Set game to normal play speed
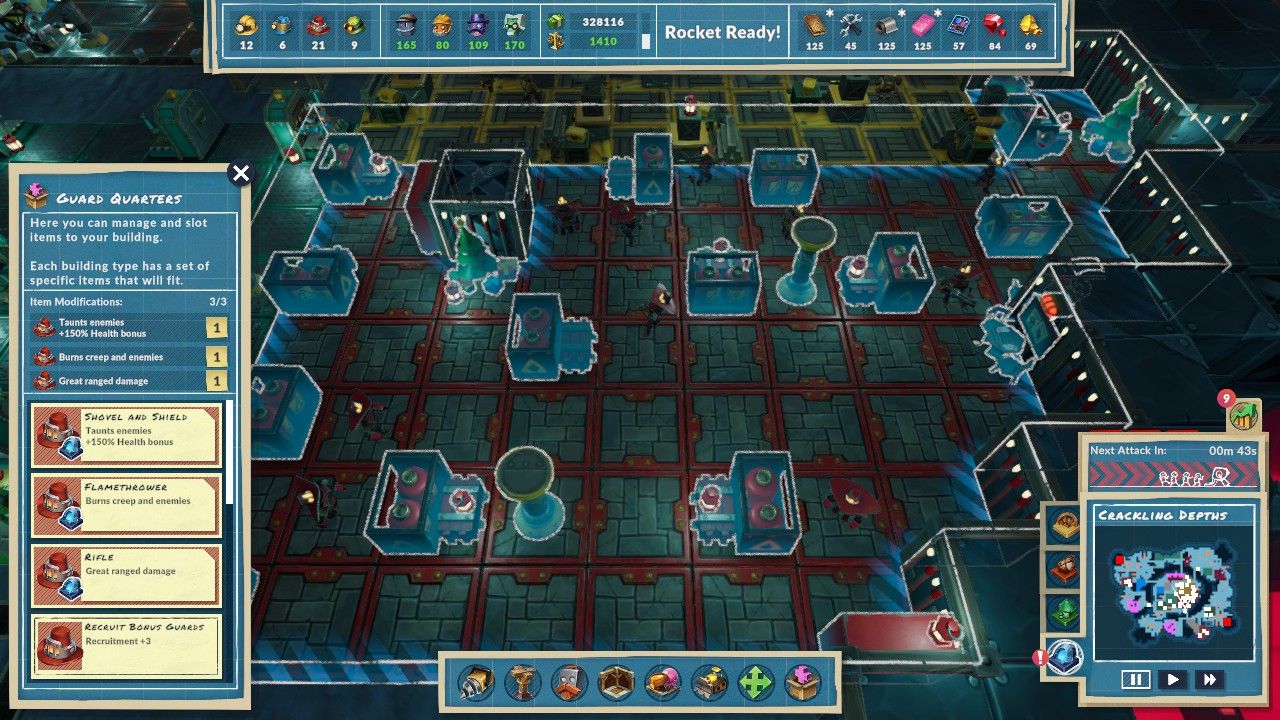The image size is (1280, 720). (x=1173, y=680)
